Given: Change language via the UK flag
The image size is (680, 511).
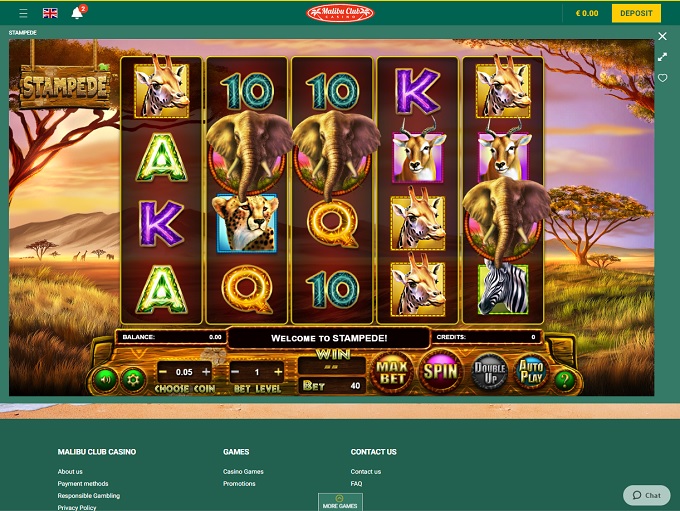Looking at the screenshot, I should pyautogui.click(x=50, y=14).
